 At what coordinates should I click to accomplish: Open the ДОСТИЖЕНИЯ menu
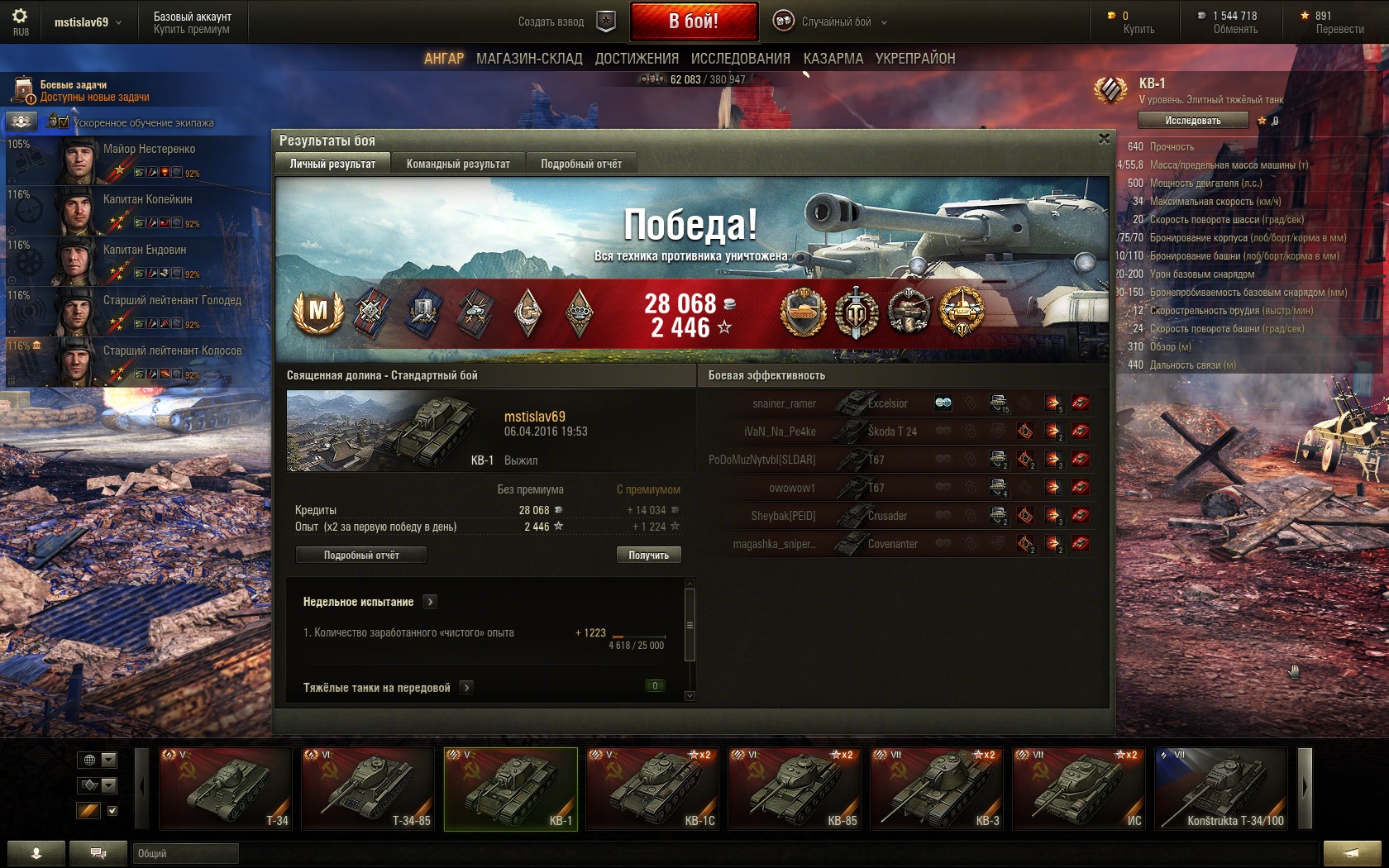coord(637,59)
